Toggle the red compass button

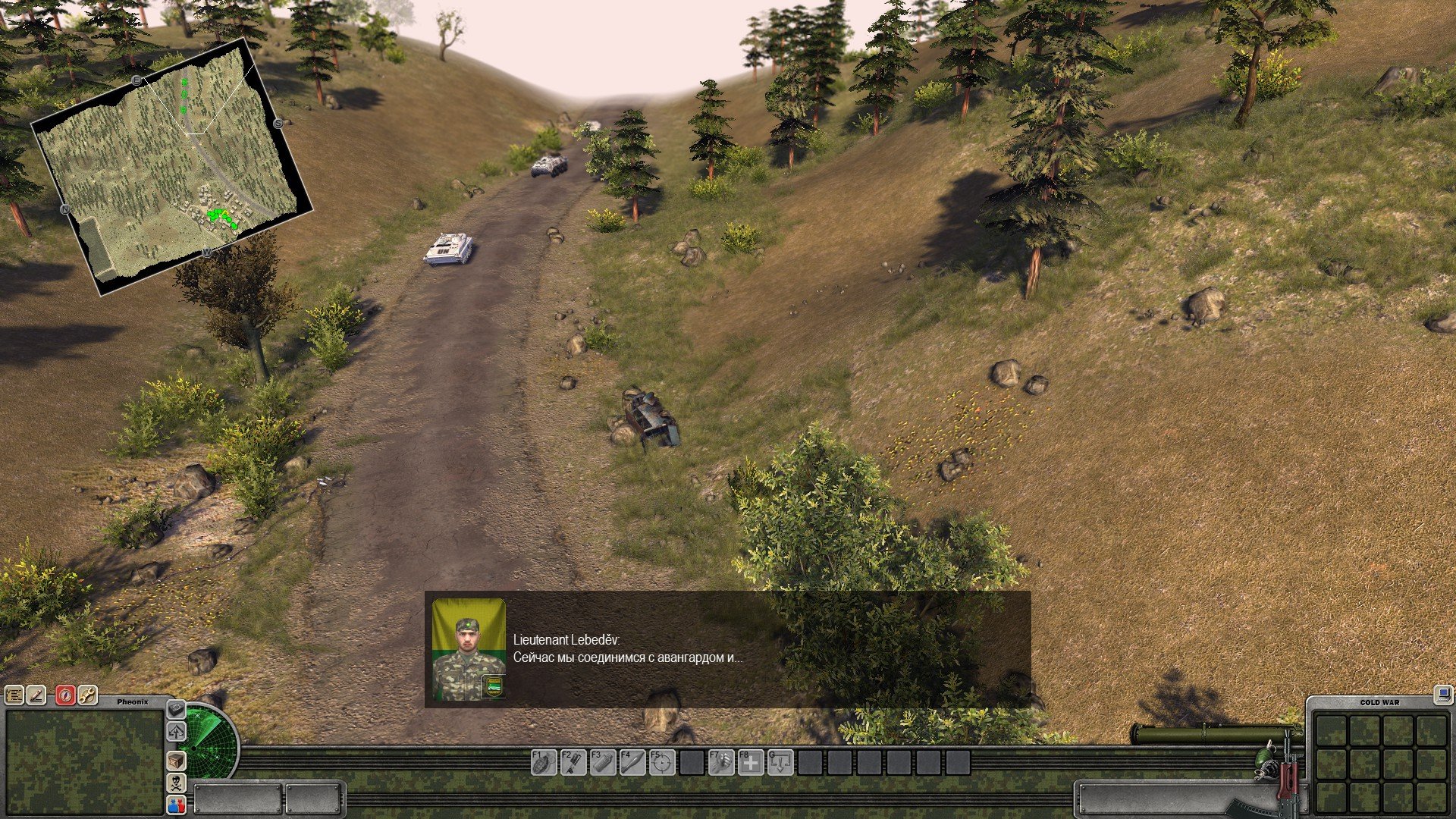65,695
